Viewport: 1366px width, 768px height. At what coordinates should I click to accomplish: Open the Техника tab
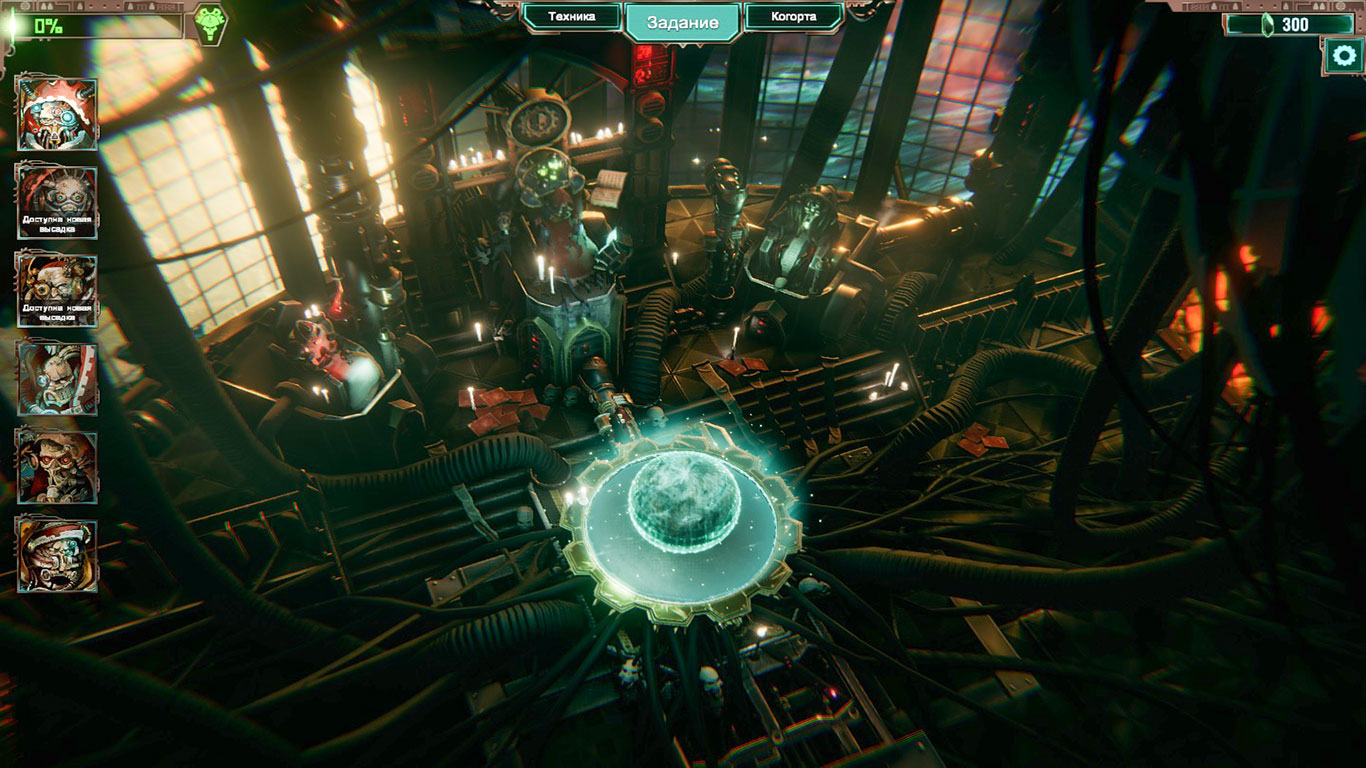click(x=572, y=17)
